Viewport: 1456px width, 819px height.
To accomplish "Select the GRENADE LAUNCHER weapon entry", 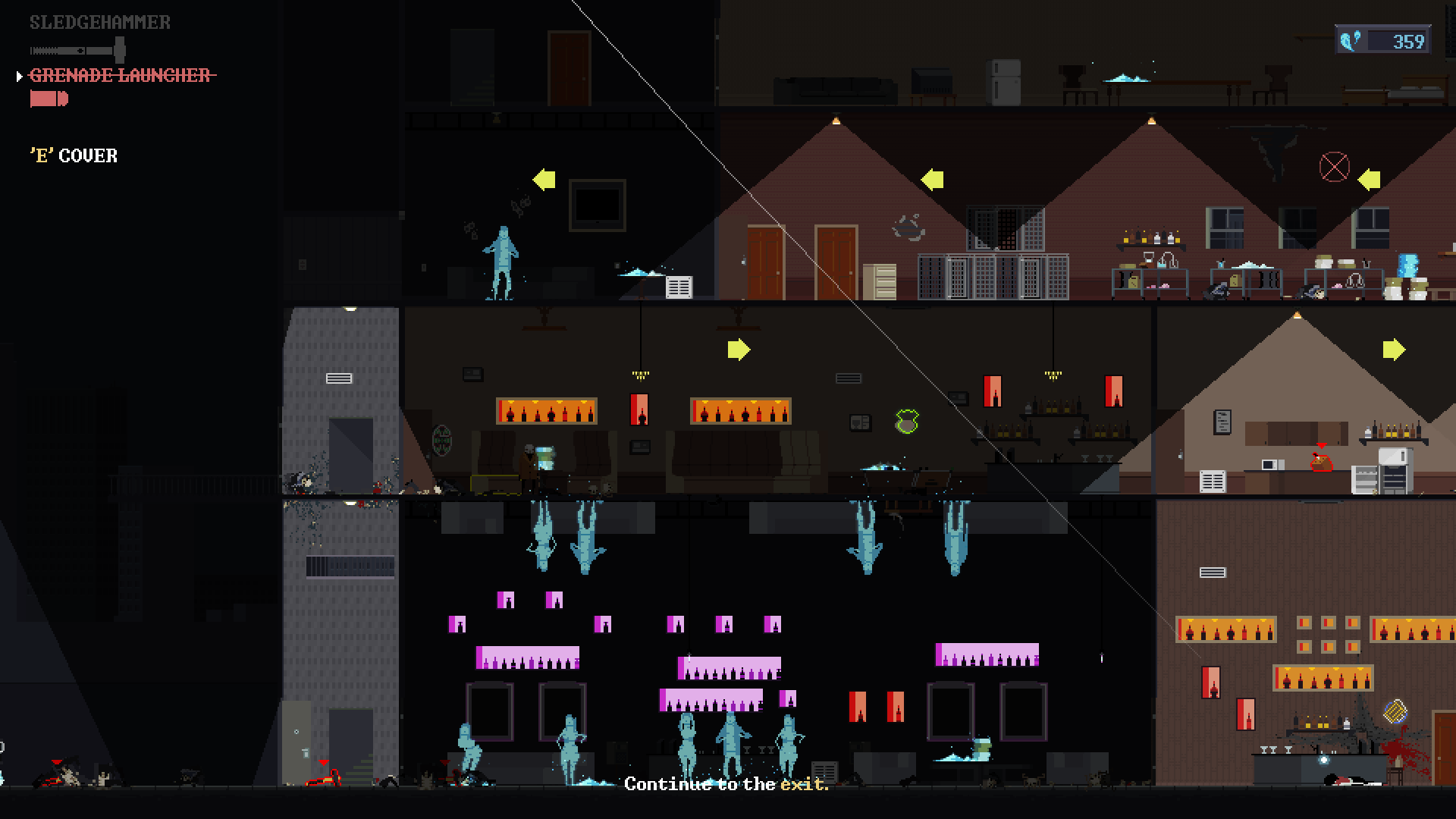I will pos(121,76).
